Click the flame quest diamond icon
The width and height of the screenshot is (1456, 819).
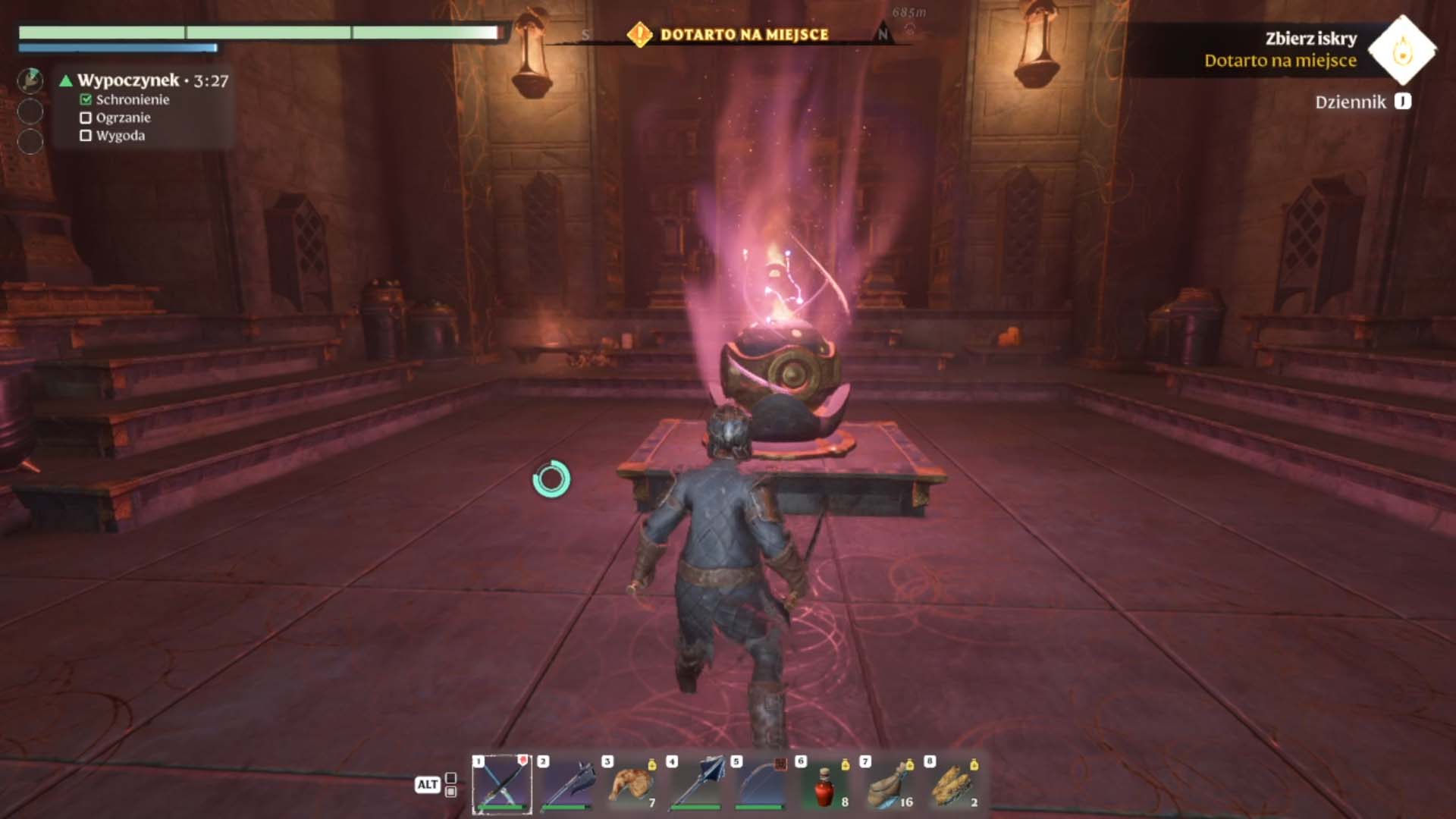(x=1402, y=50)
